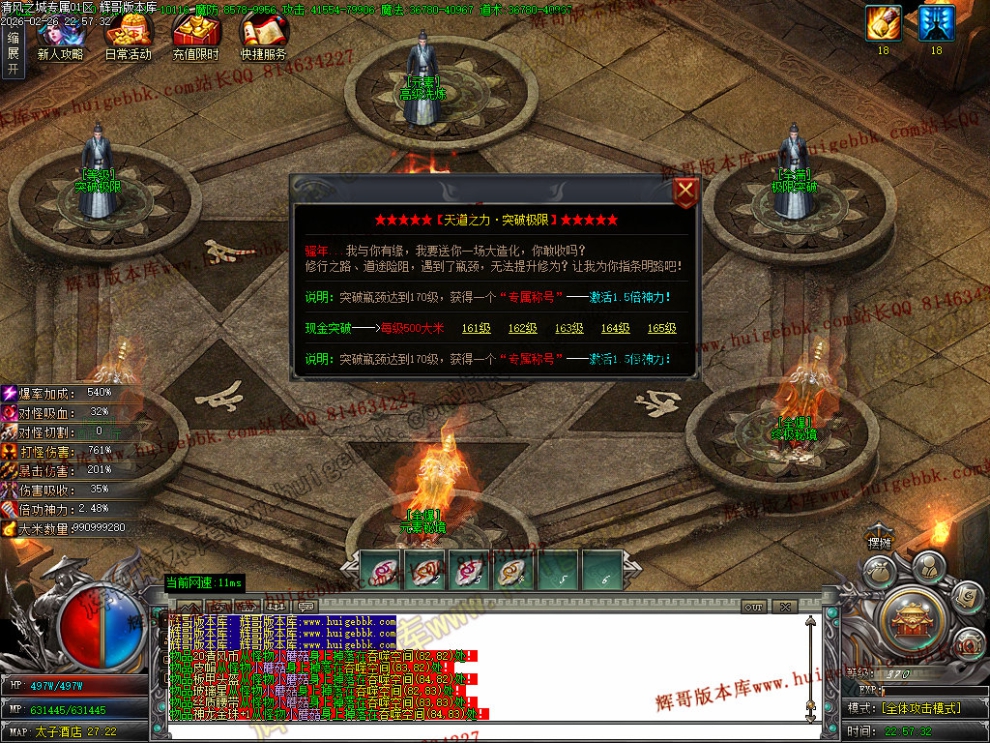Choose the 161级 breakthrough link
This screenshot has height=743, width=990.
tap(476, 328)
